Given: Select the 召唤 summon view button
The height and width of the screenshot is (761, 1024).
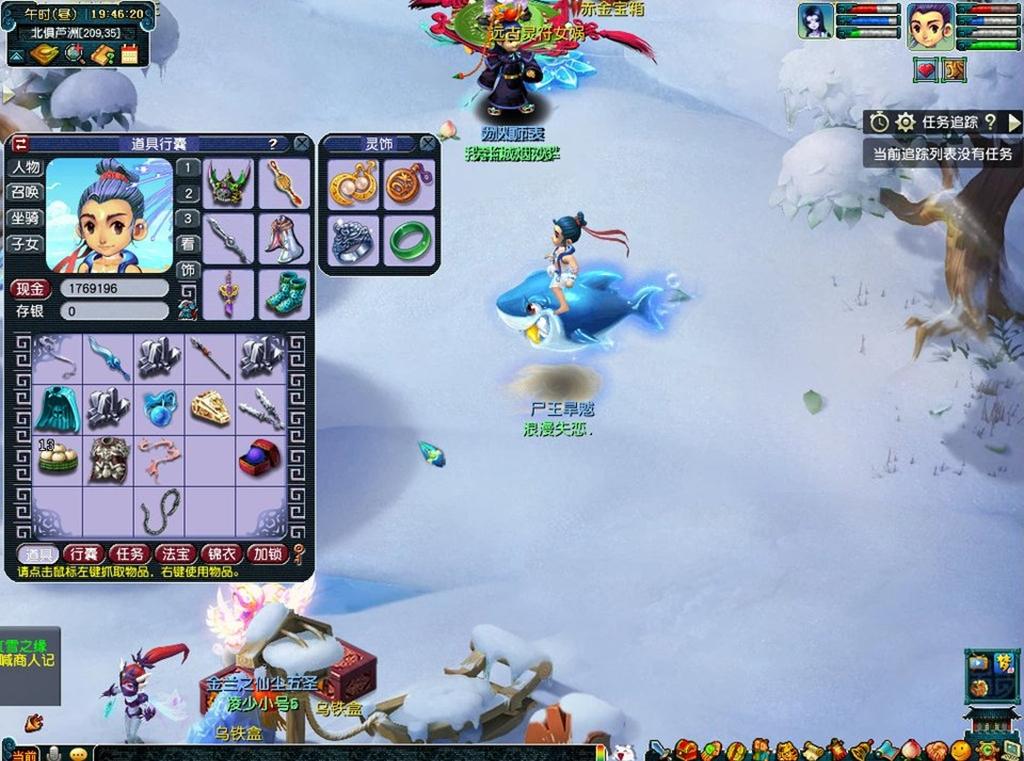Looking at the screenshot, I should pyautogui.click(x=25, y=193).
